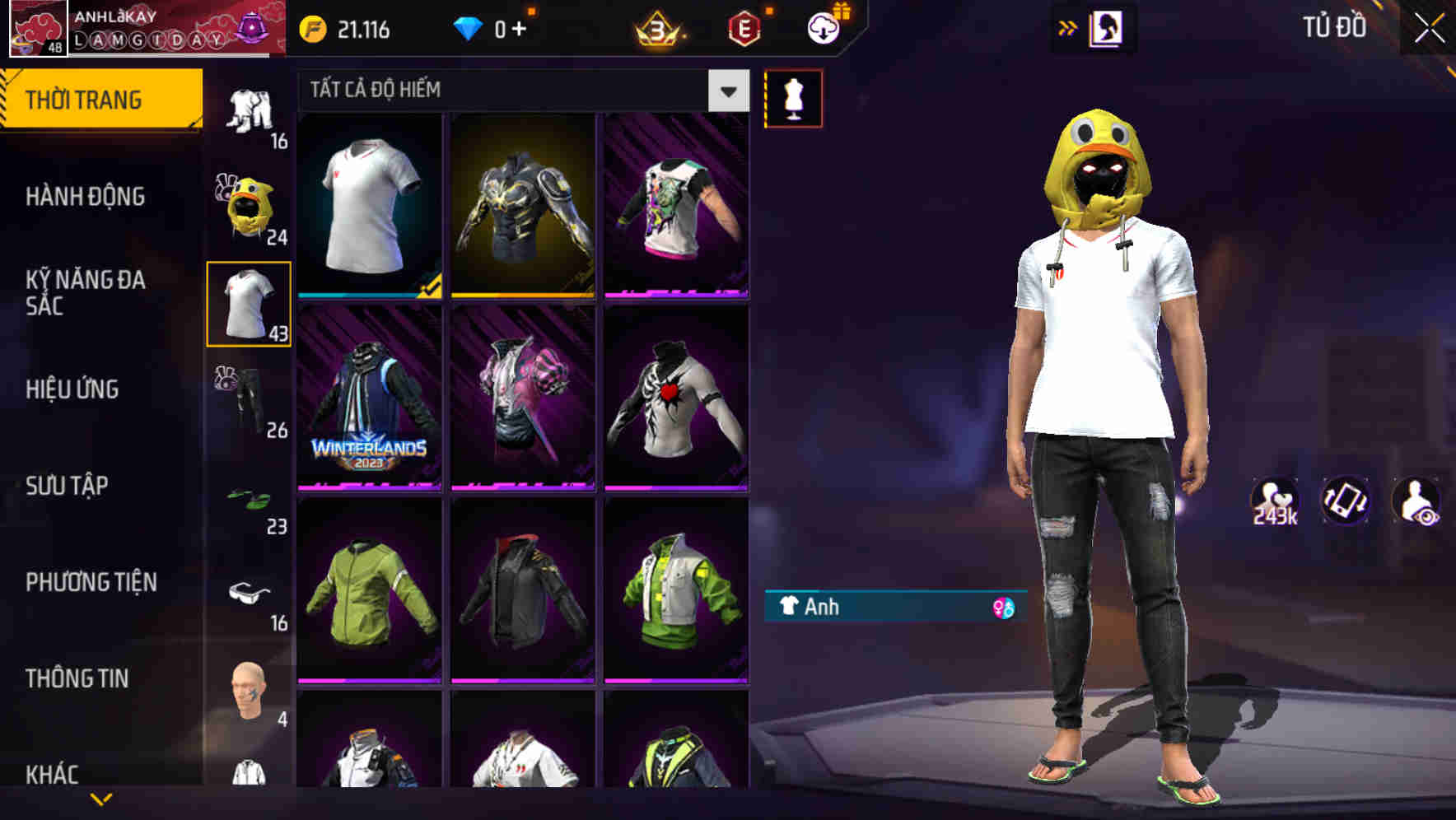This screenshot has width=1456, height=820.
Task: Open the PHƯƠNG TIỆN section
Action: [x=91, y=582]
